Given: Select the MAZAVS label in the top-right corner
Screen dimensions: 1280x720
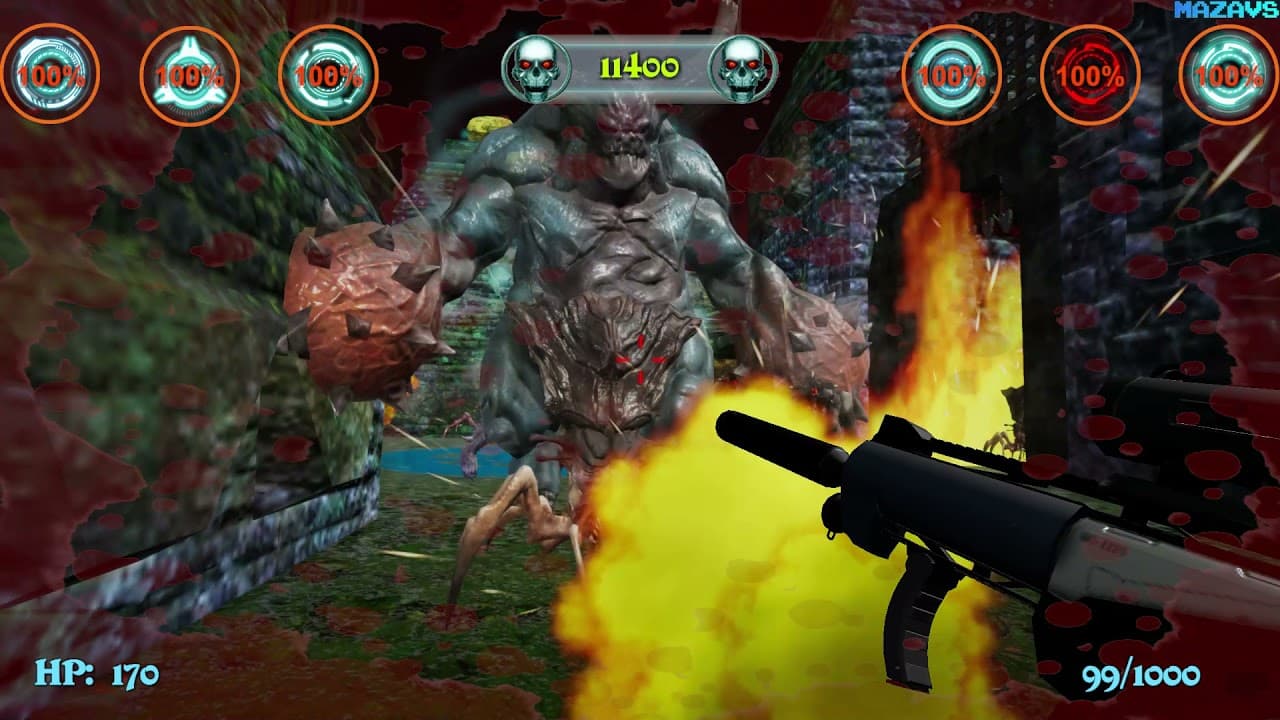Looking at the screenshot, I should click(x=1238, y=12).
